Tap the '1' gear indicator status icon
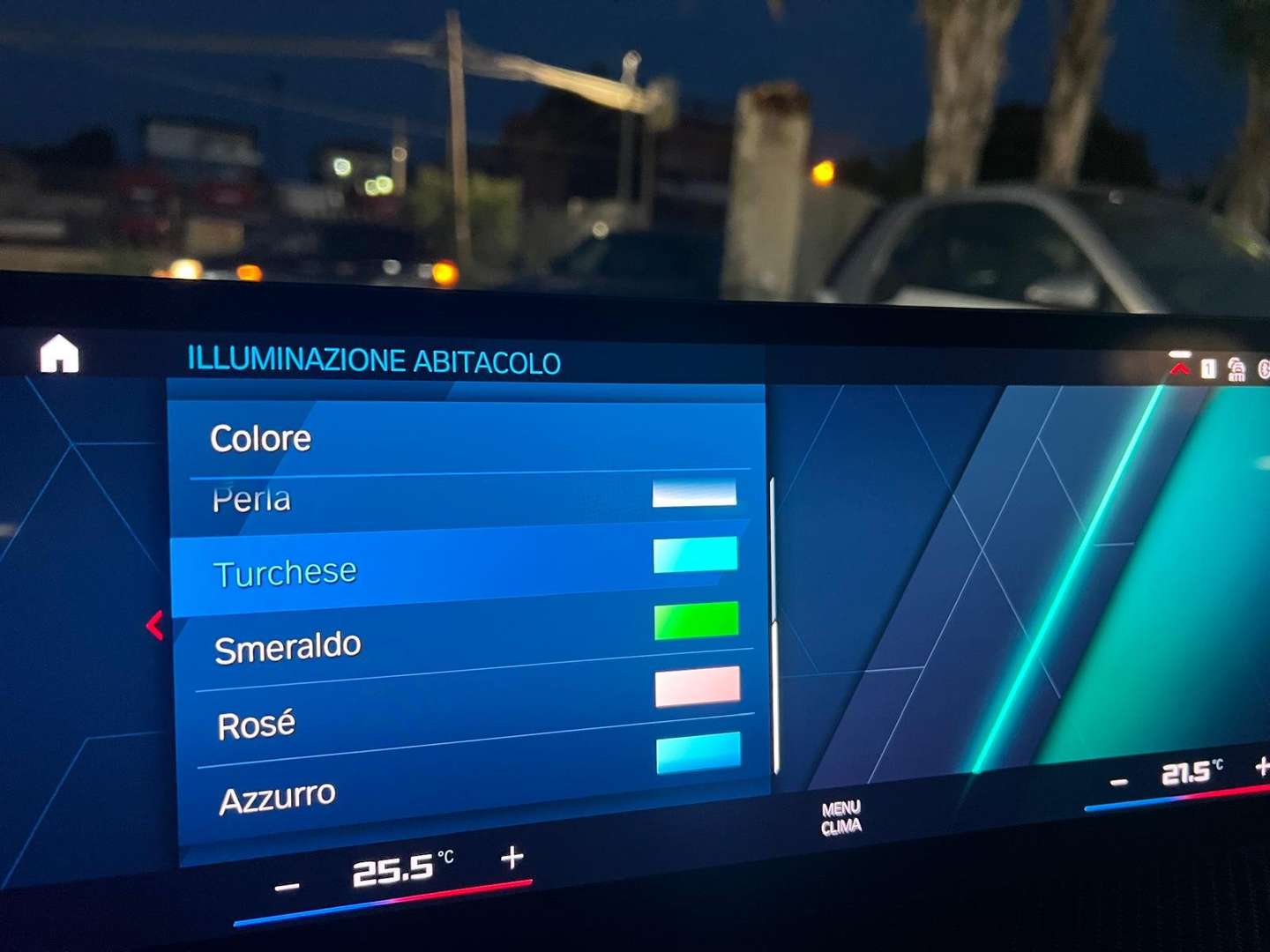Screen dimensions: 1270x952 [1207, 368]
